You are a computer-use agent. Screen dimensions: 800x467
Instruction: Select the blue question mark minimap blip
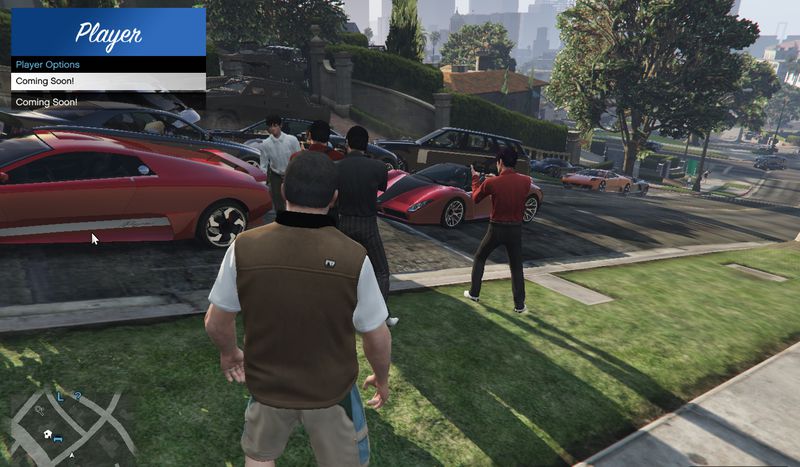pyautogui.click(x=77, y=397)
